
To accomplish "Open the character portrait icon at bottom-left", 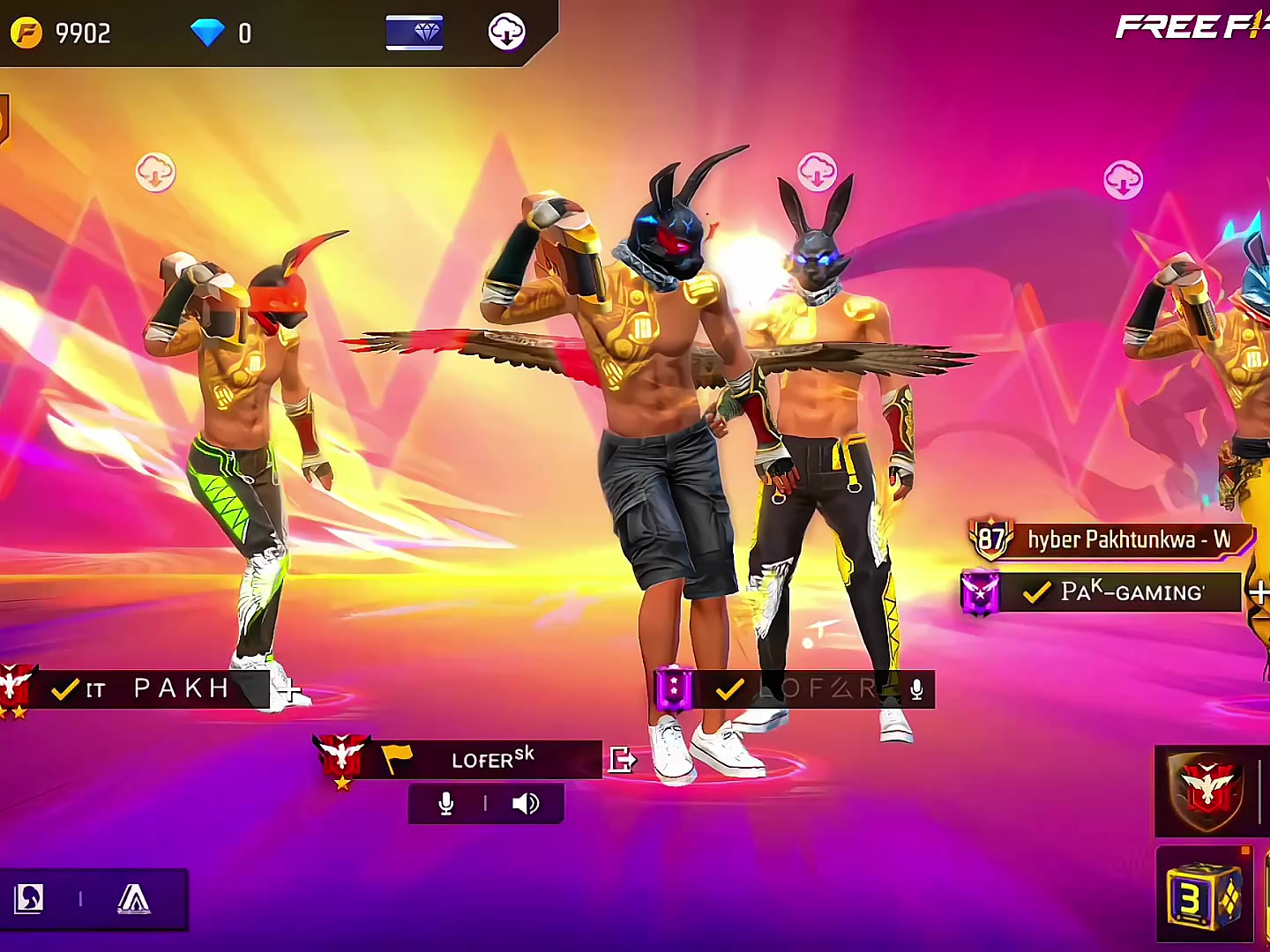I will pos(29,899).
